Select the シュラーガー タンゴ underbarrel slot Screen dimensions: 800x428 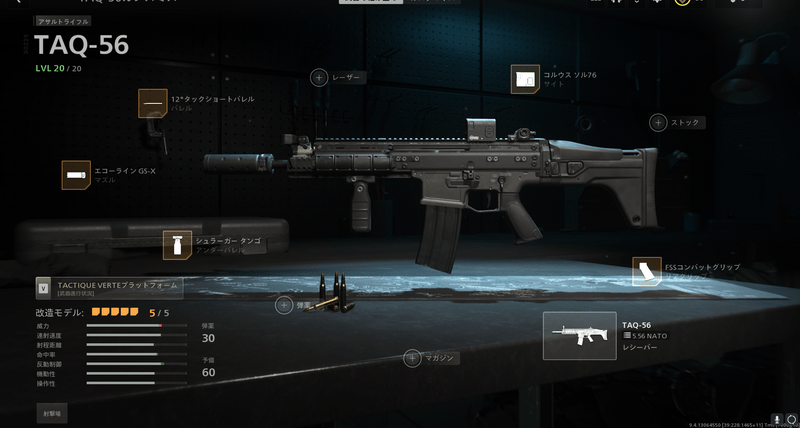pyautogui.click(x=177, y=244)
